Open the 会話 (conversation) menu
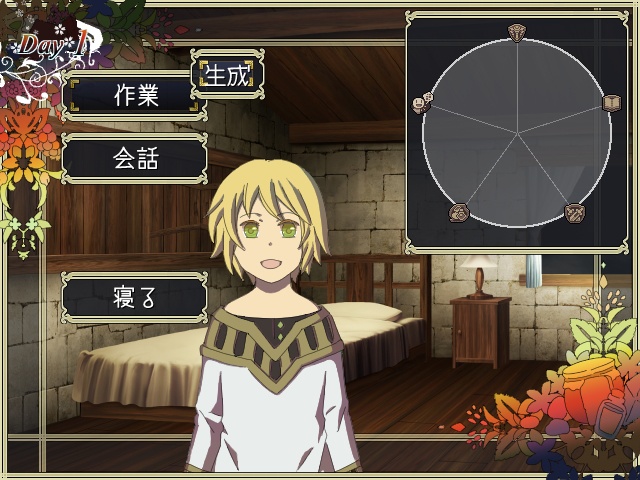The height and width of the screenshot is (480, 640). (134, 158)
